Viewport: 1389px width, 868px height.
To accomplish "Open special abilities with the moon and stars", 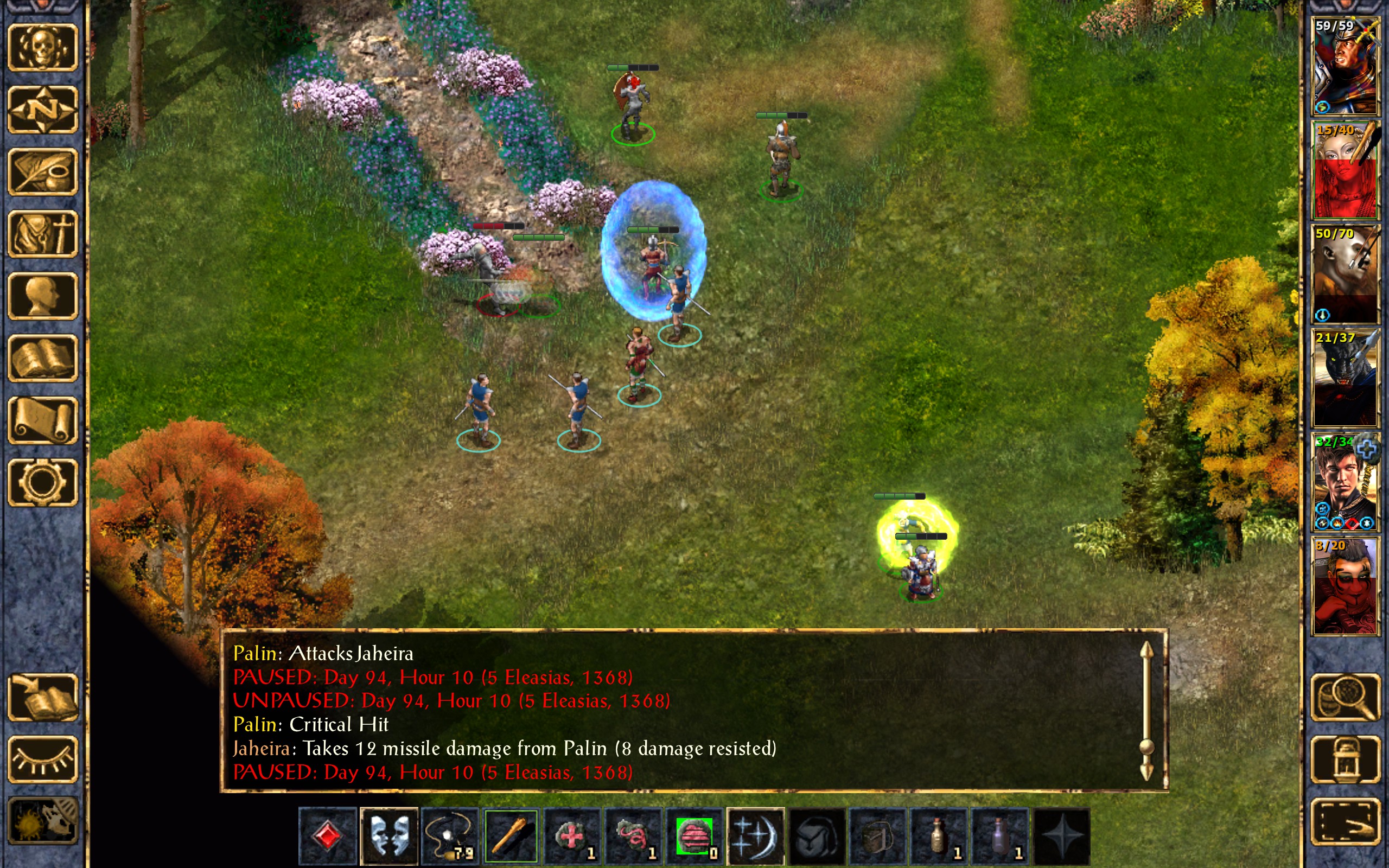I will 756,836.
